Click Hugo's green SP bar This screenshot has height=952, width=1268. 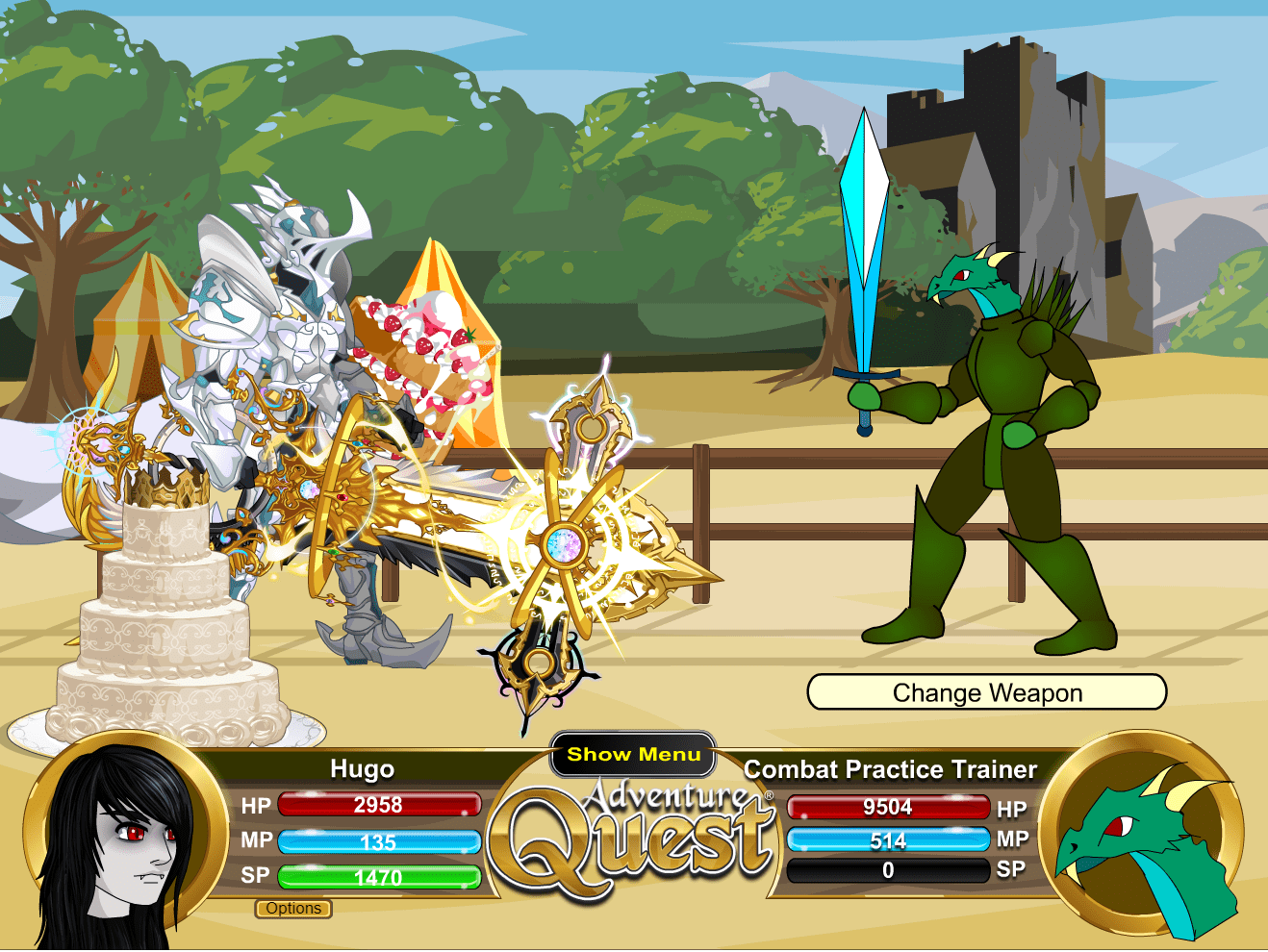click(379, 876)
